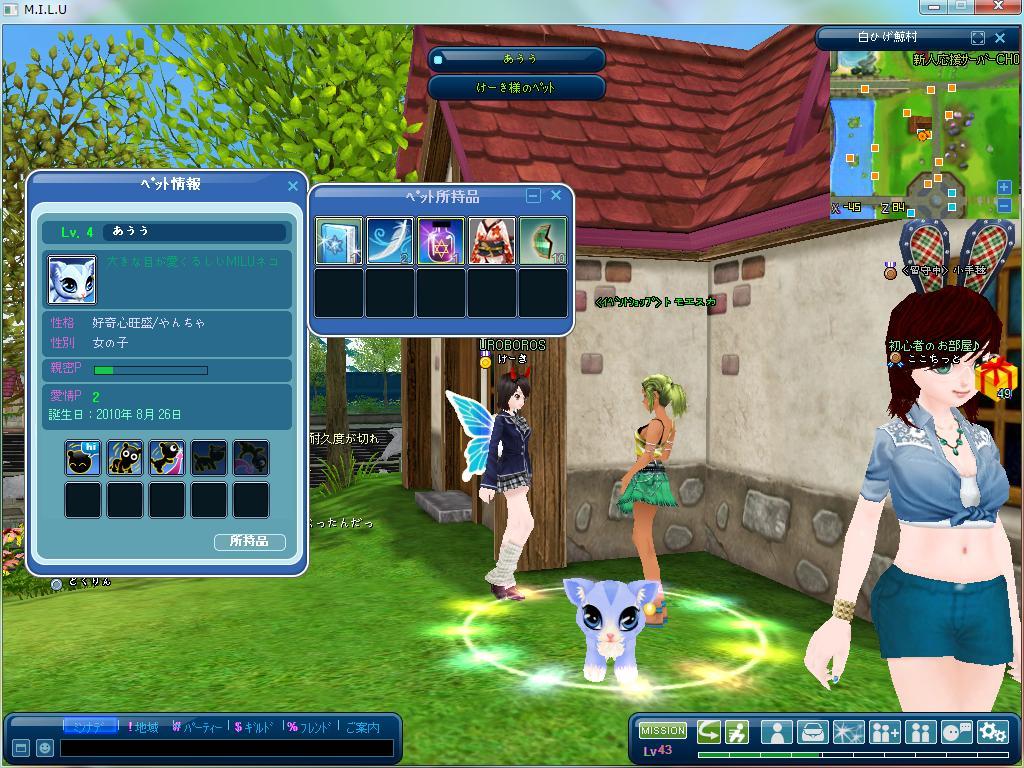Open the handbag inventory icon
Screen dimensions: 1024x768
[x=812, y=732]
